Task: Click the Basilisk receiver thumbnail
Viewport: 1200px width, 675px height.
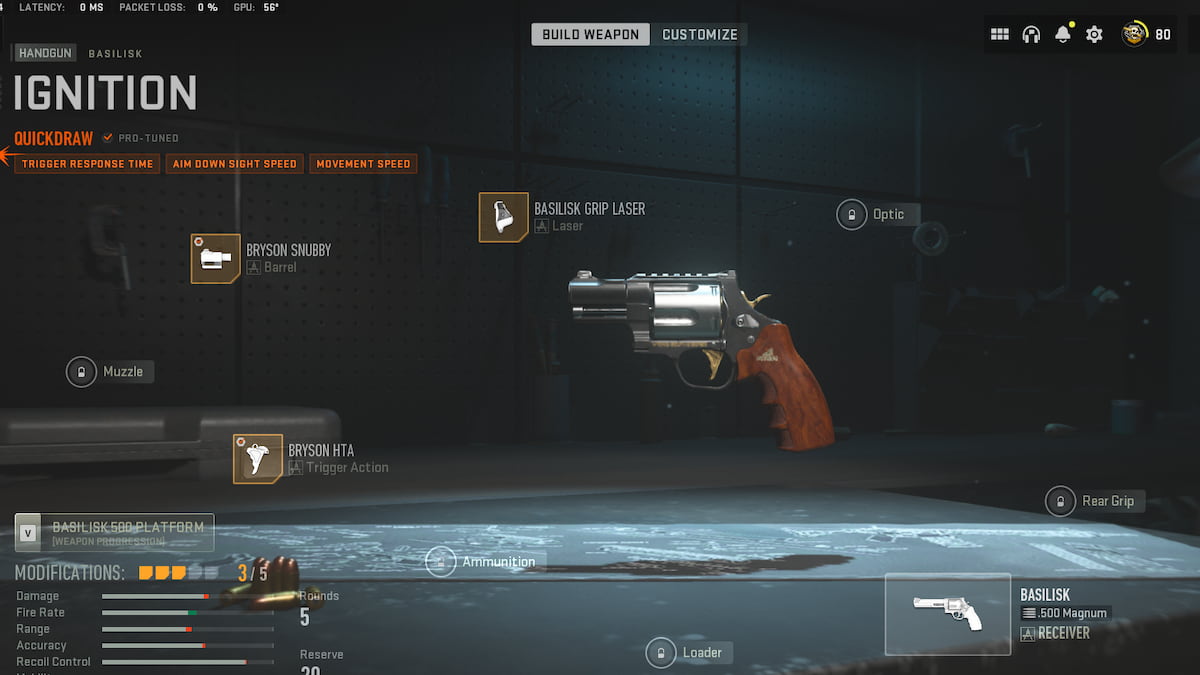Action: (947, 614)
